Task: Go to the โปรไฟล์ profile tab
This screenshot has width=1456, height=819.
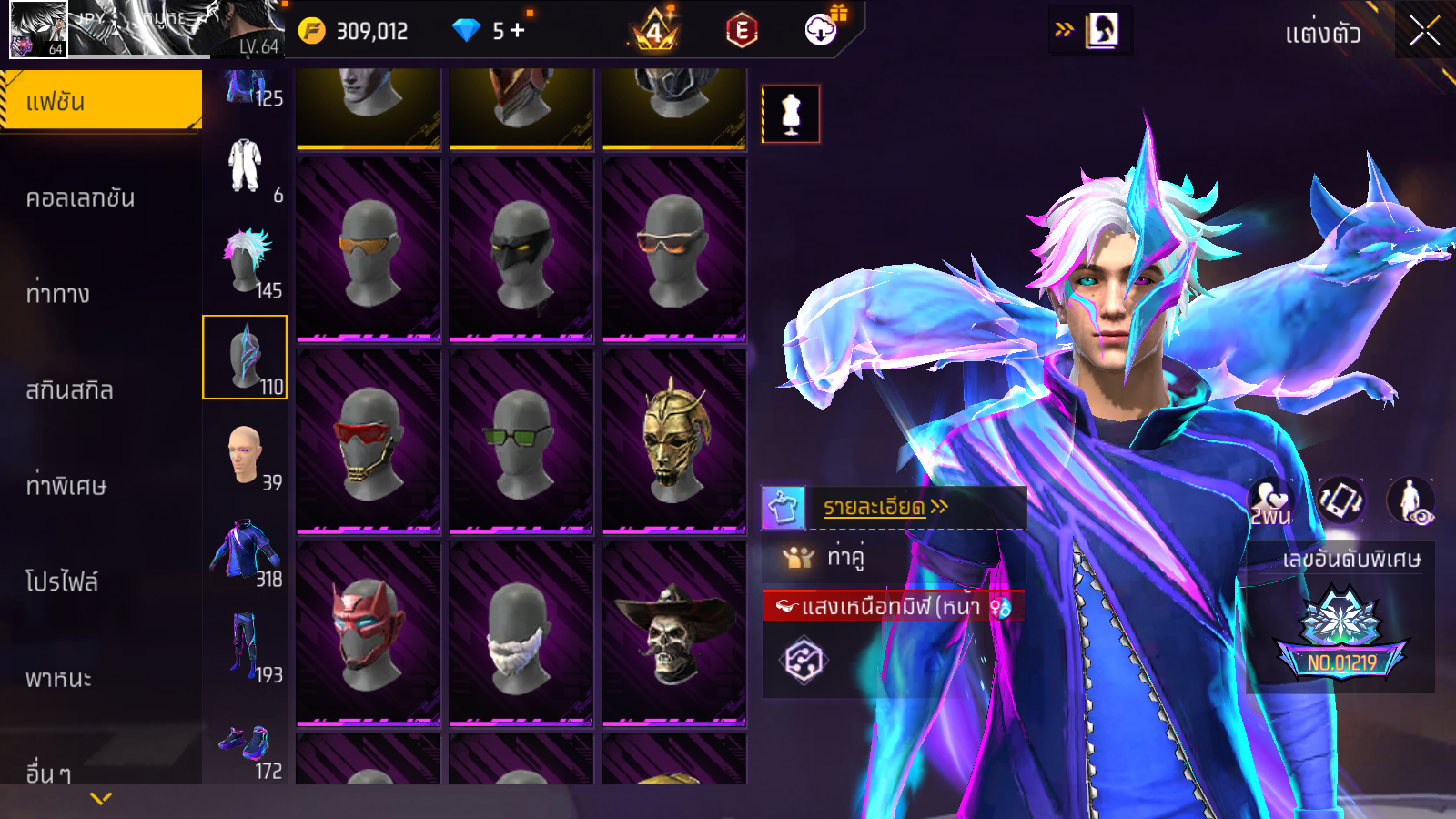Action: pyautogui.click(x=62, y=581)
